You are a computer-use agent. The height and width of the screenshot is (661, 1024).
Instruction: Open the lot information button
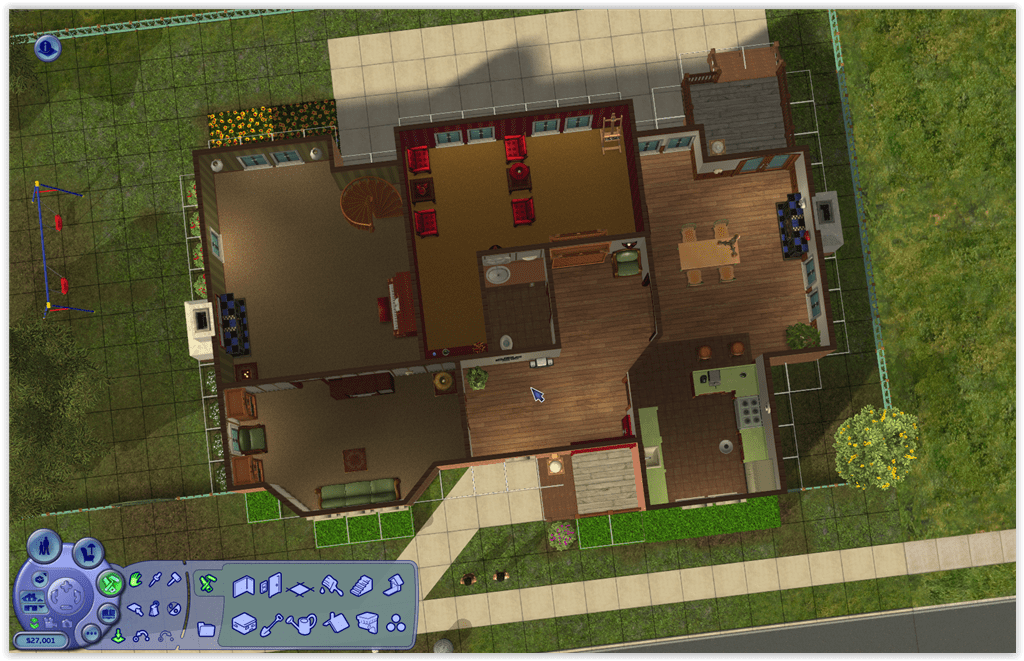(47, 47)
